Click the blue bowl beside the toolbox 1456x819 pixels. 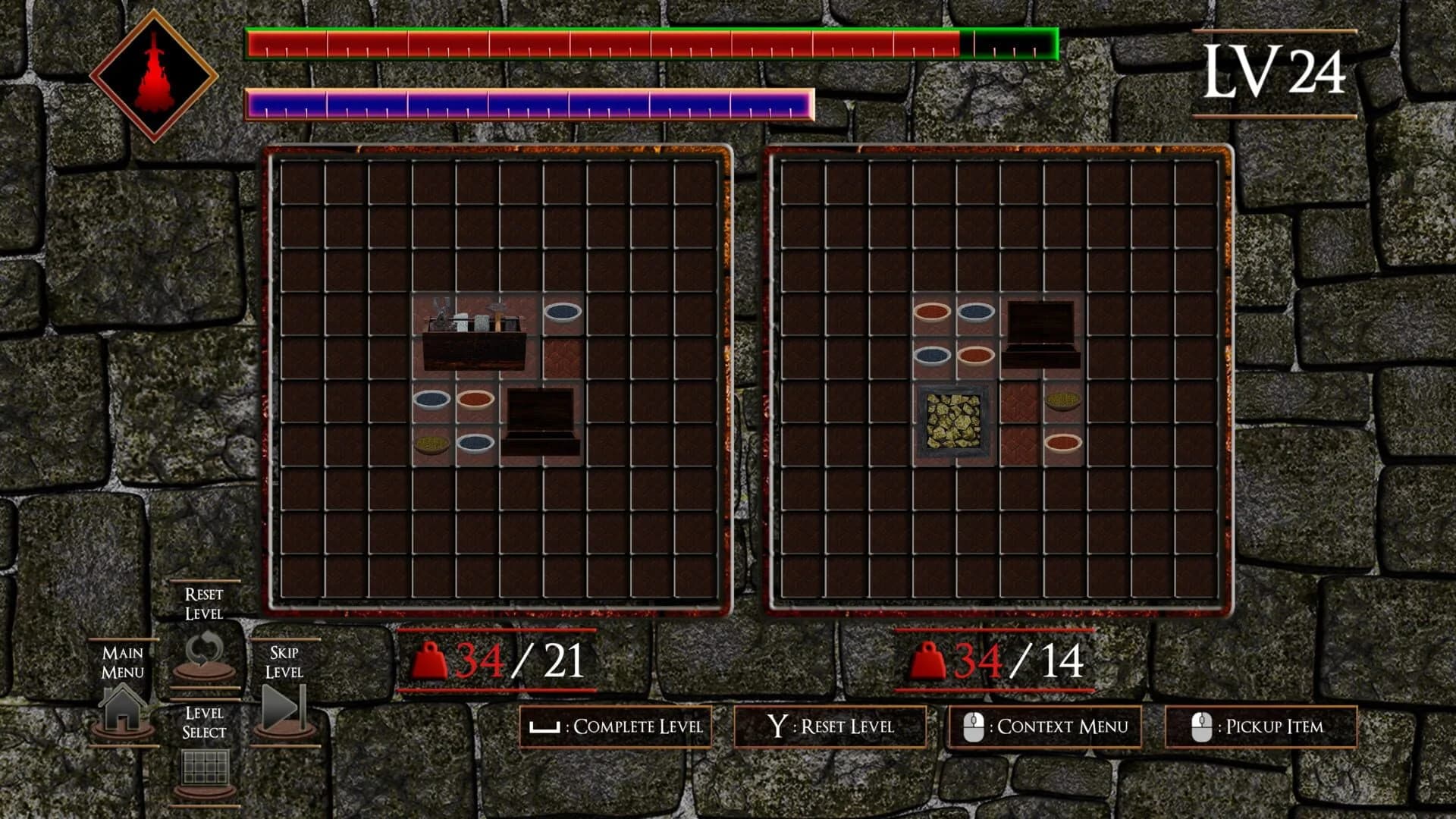(562, 314)
